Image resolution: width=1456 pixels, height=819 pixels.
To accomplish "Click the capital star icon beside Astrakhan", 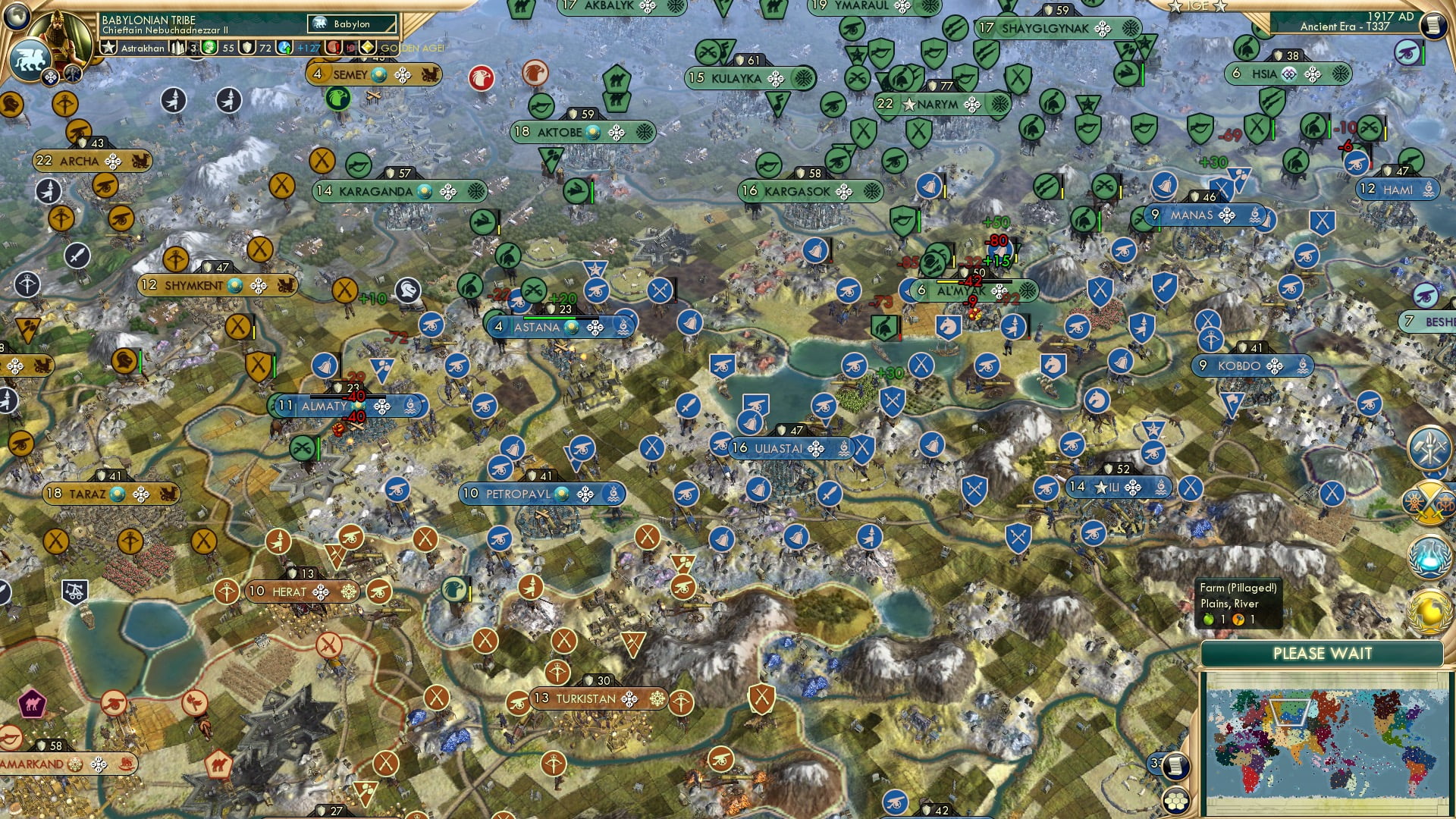I will point(108,49).
